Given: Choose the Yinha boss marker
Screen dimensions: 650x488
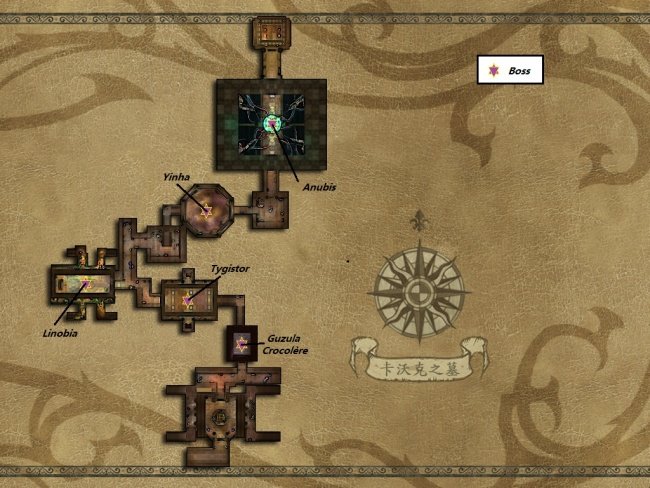Looking at the screenshot, I should point(206,210).
